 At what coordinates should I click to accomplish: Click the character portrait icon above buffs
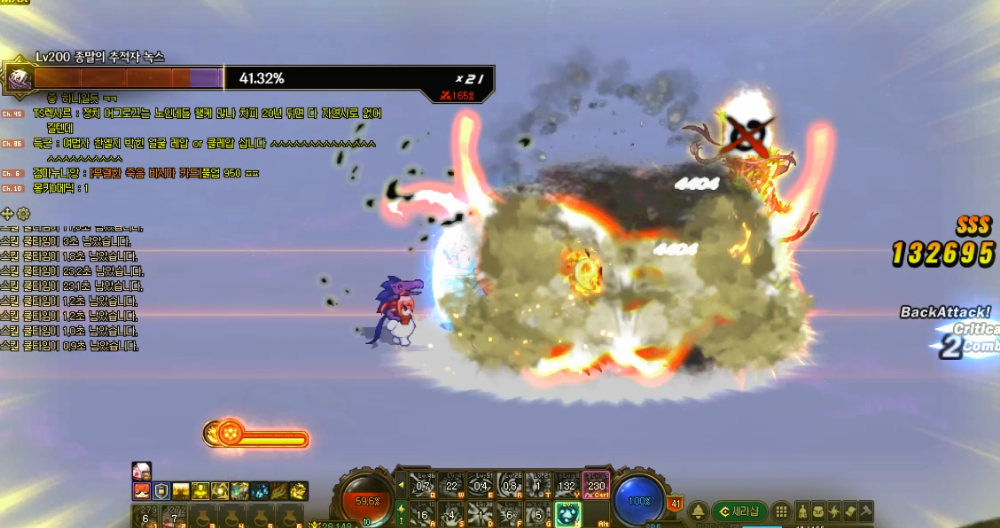141,471
